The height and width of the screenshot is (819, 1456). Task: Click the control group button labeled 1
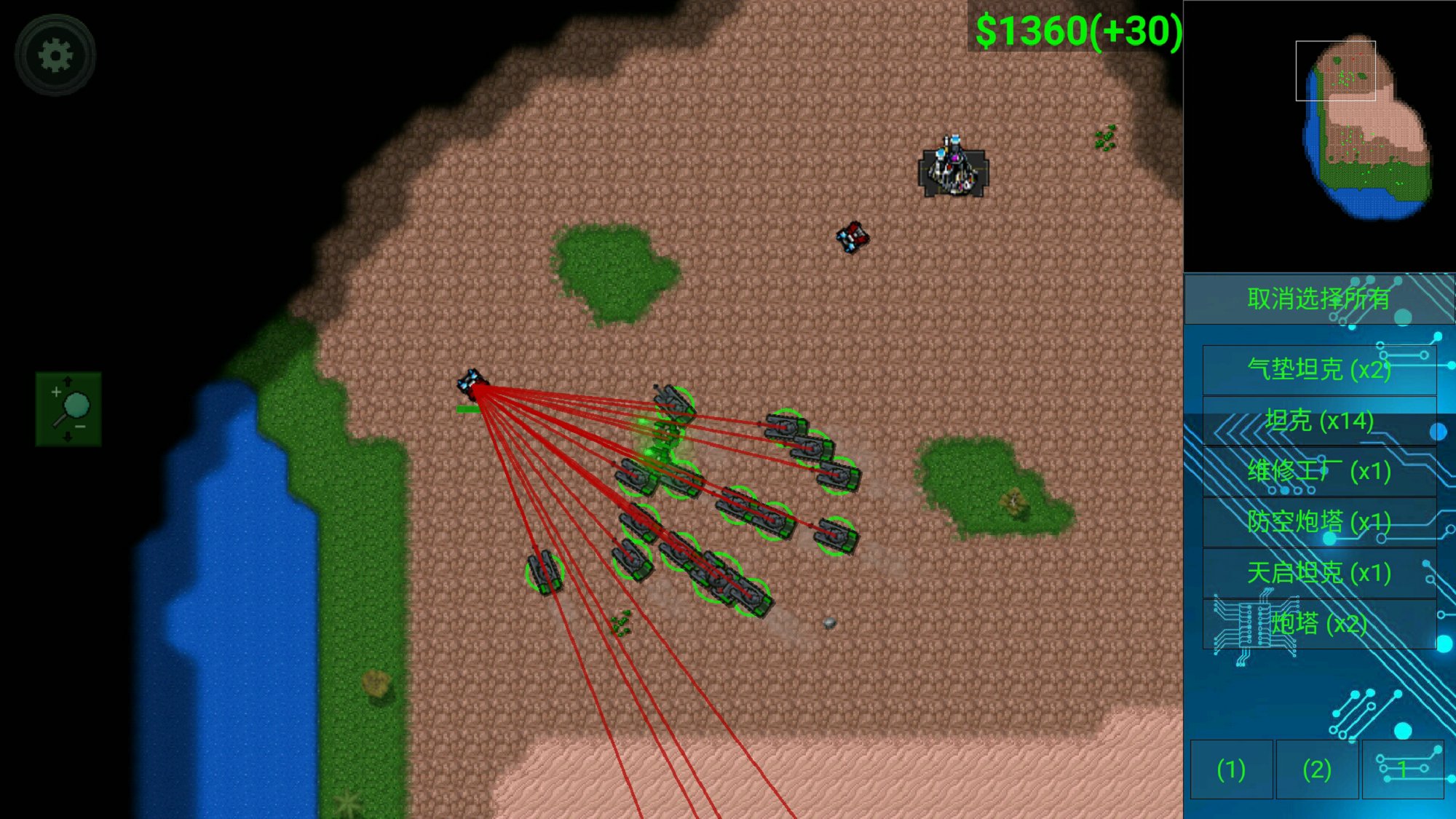tap(1403, 769)
